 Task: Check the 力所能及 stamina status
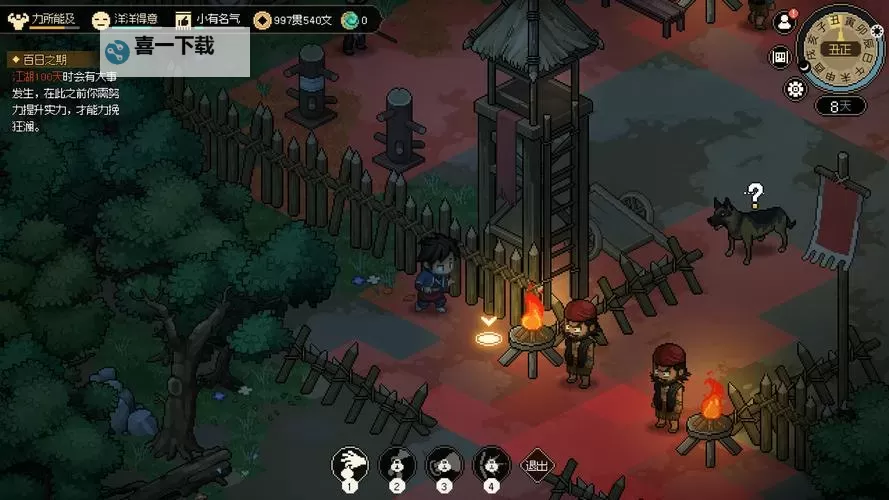point(42,20)
